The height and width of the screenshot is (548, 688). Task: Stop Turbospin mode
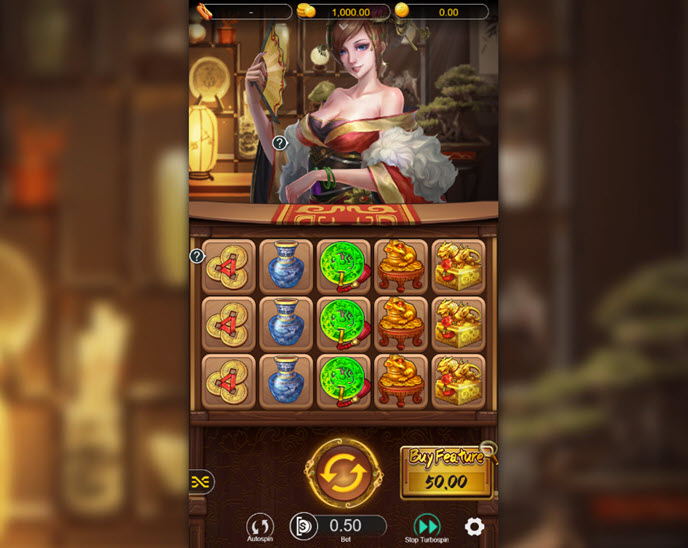tap(427, 526)
